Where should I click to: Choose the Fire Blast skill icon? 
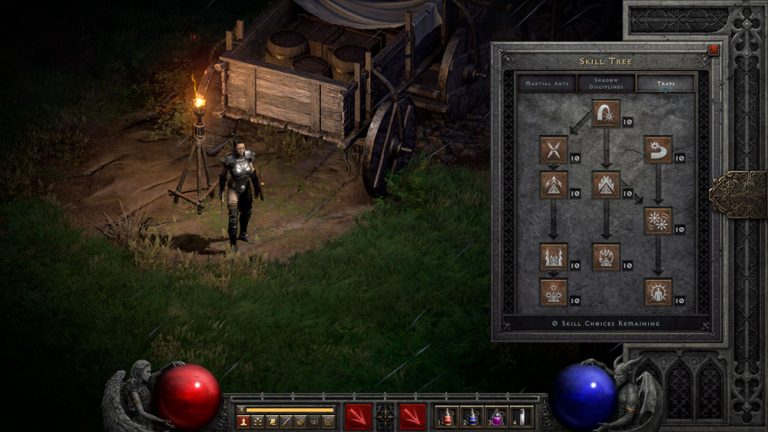point(606,113)
